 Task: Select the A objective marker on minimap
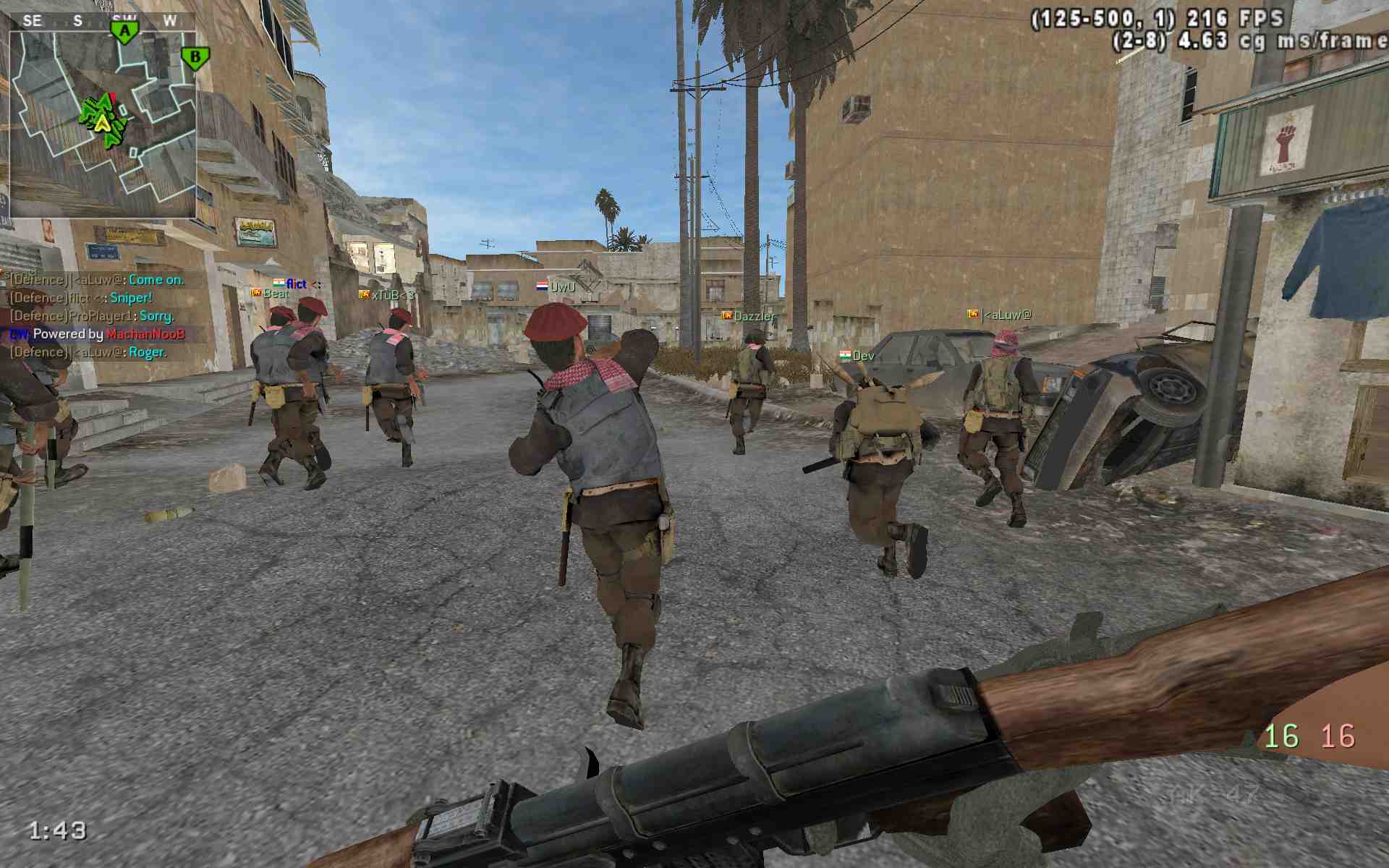[x=125, y=32]
